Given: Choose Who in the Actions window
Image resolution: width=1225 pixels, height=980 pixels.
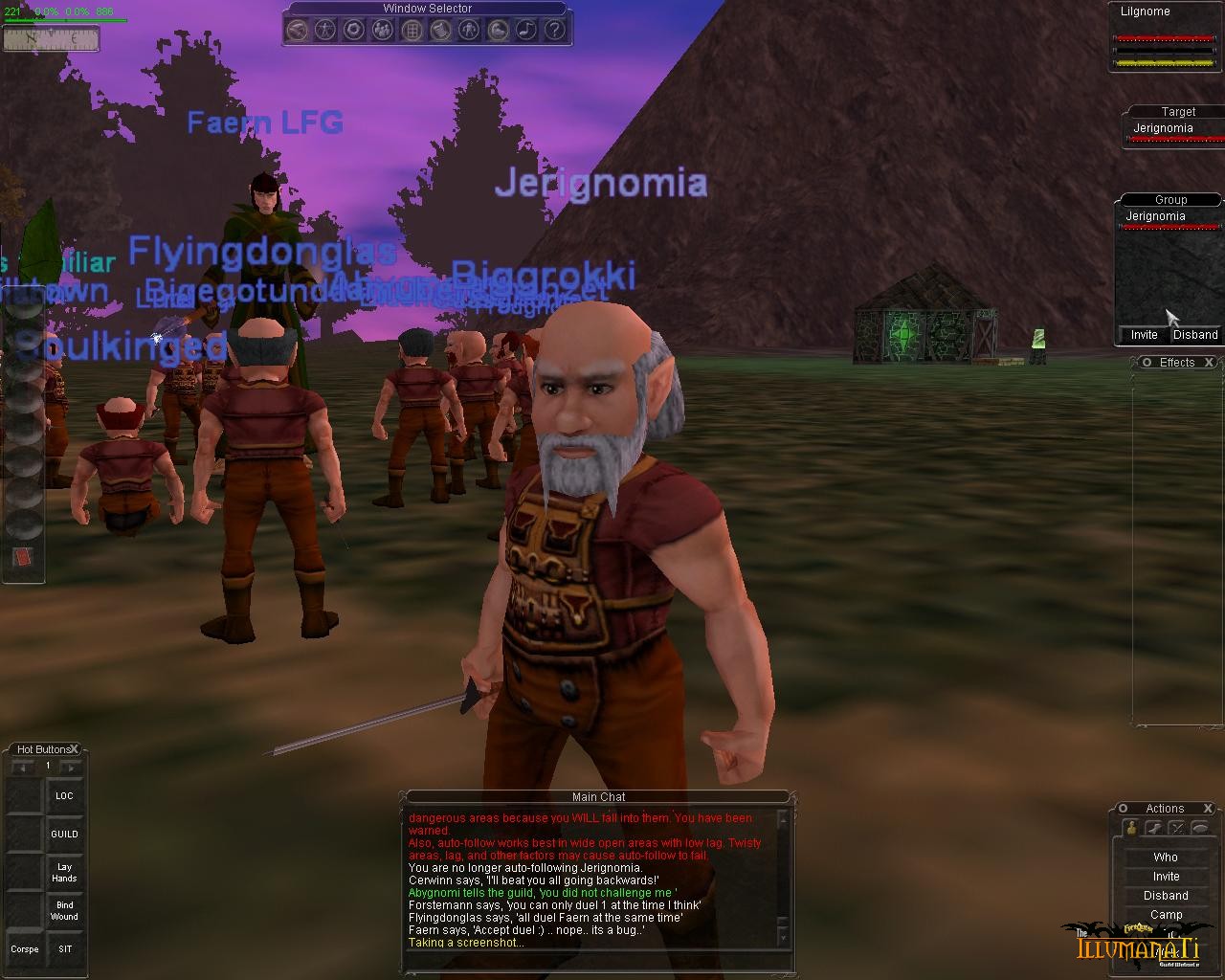Looking at the screenshot, I should pos(1166,857).
